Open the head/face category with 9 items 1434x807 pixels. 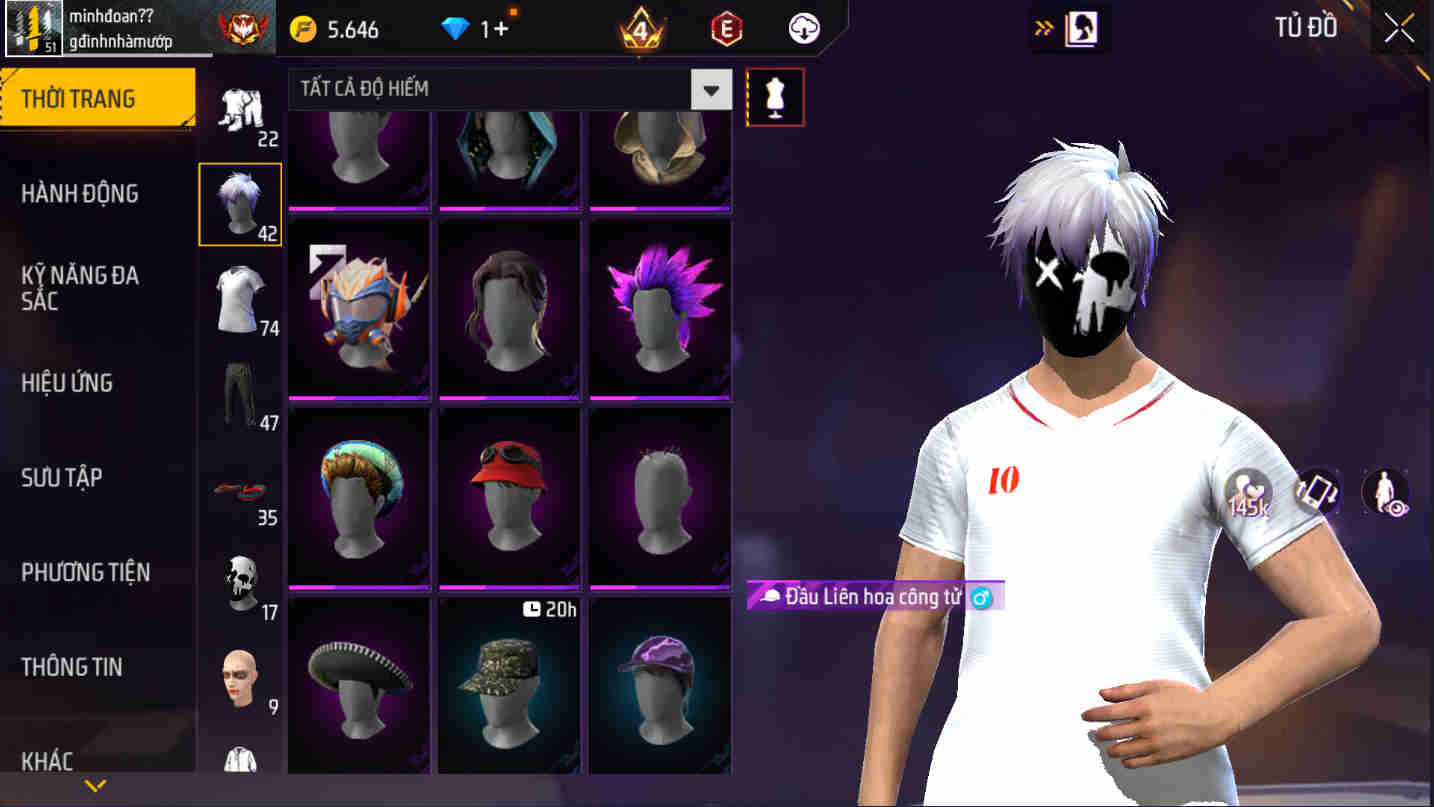[x=240, y=675]
